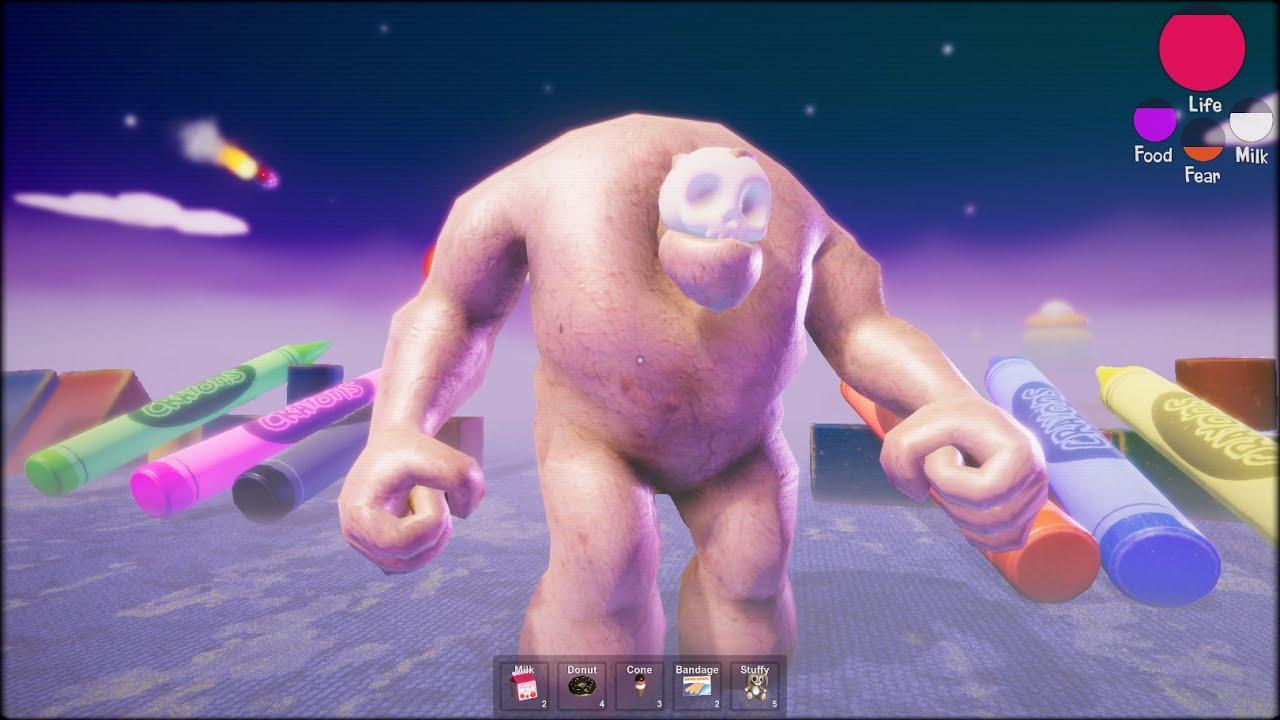Choose the Stuffy teddy bear item
Screen dimensions: 1280x720
756,687
